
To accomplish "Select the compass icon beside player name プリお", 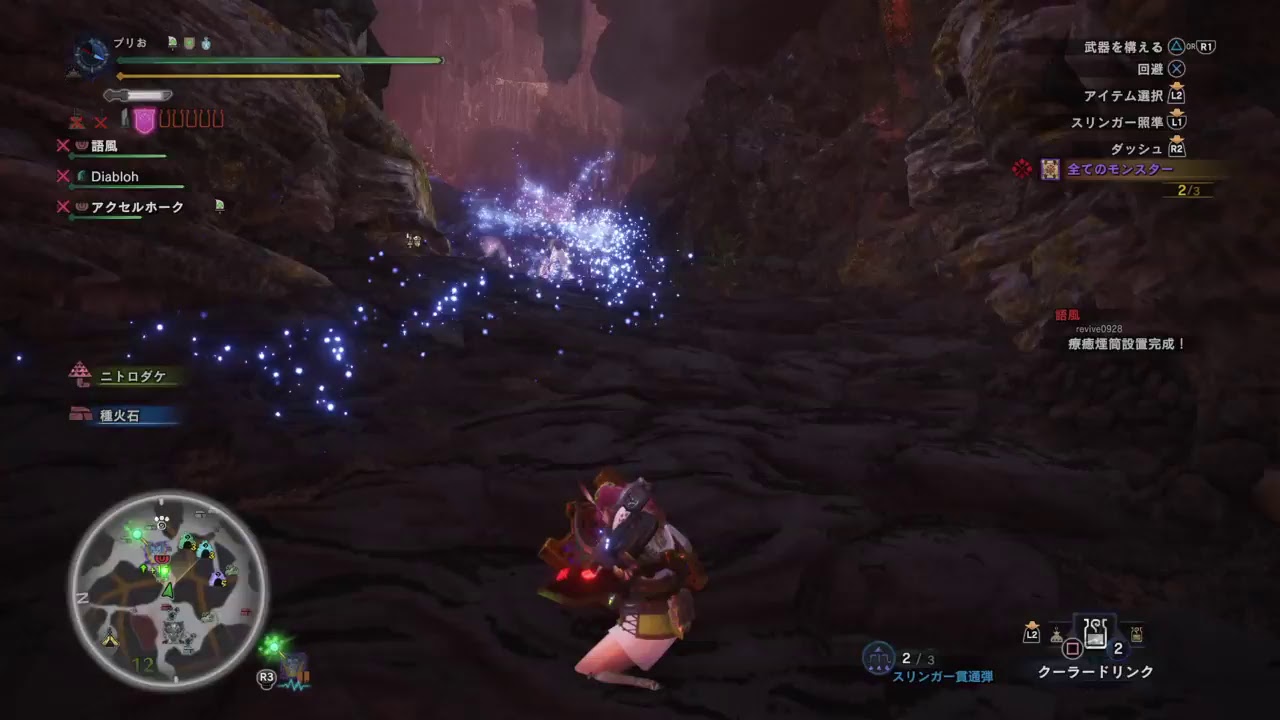I will [90, 55].
